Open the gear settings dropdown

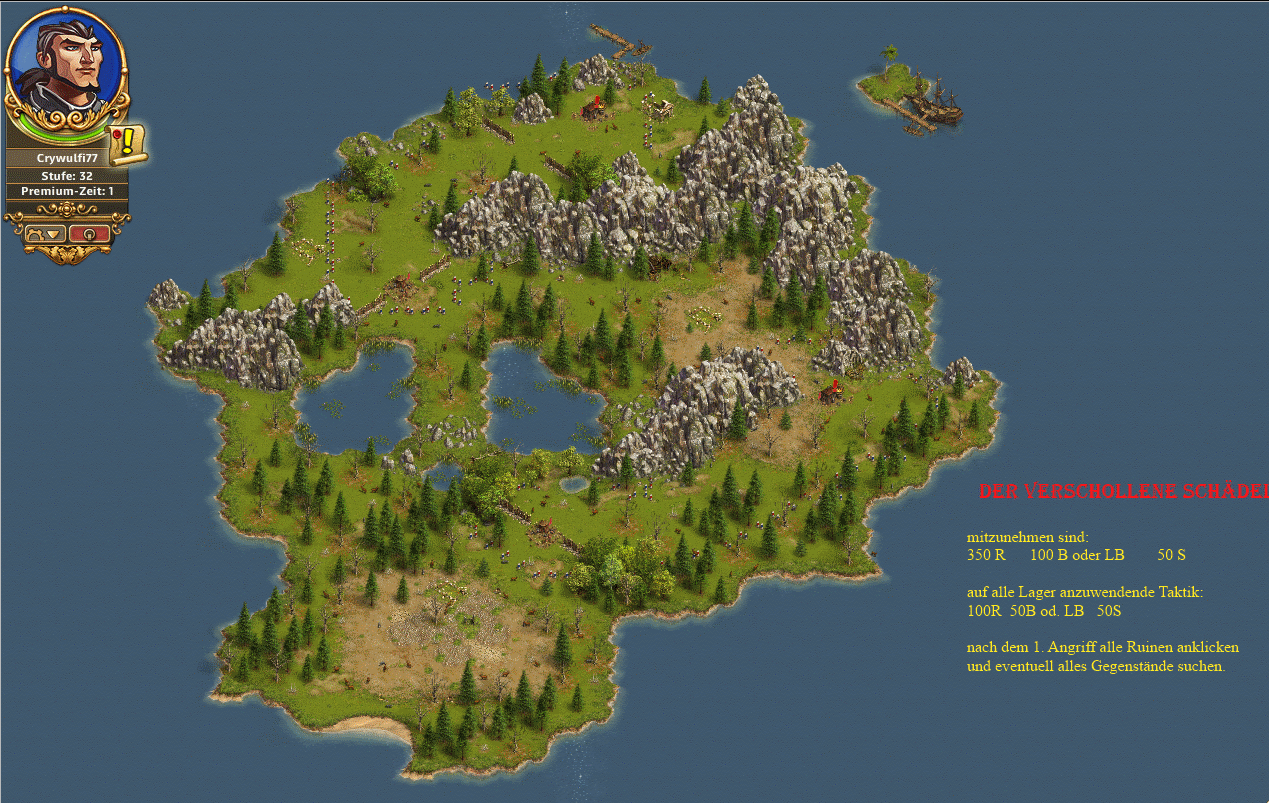(45, 233)
